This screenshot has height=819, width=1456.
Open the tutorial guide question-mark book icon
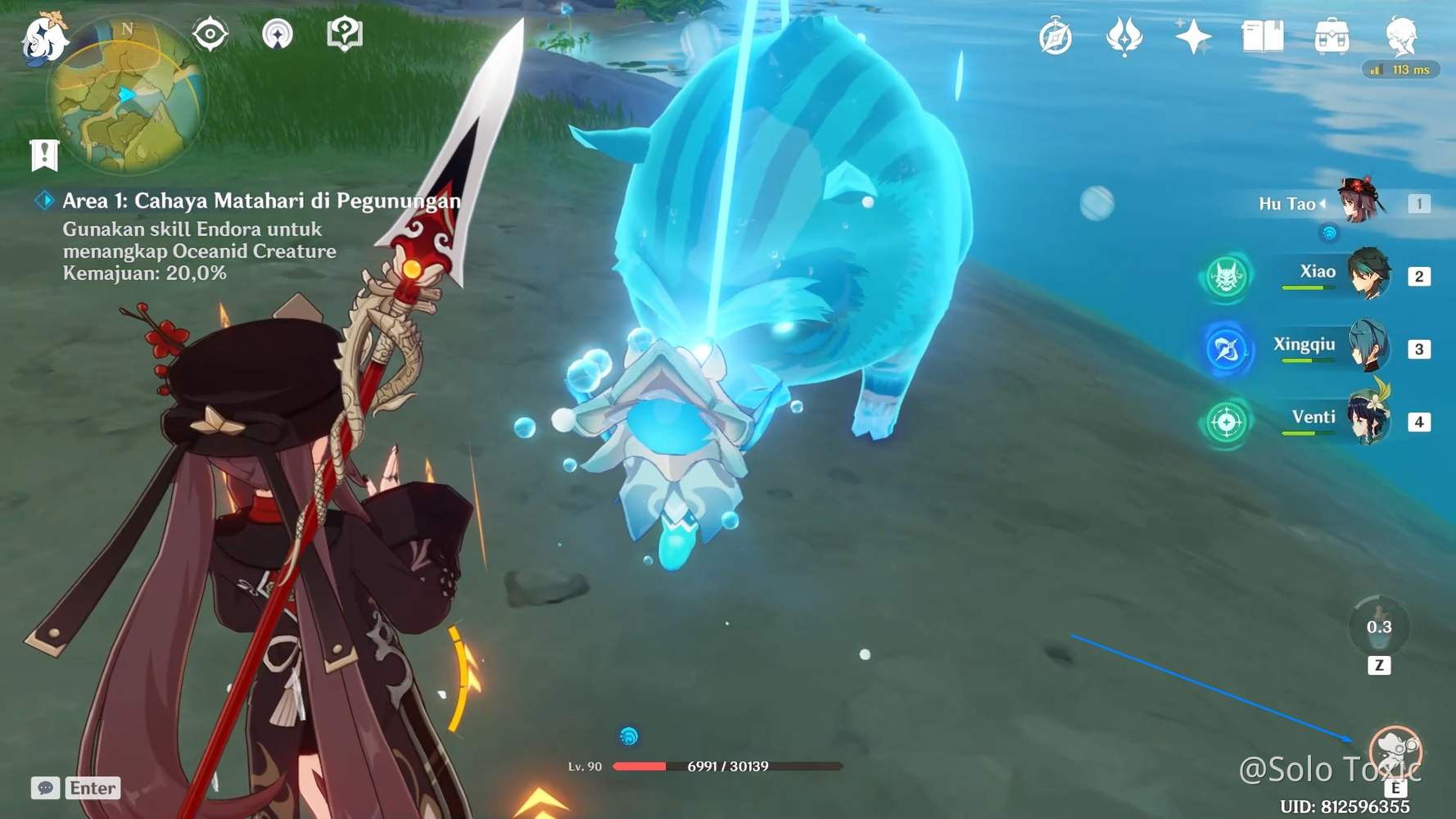tap(346, 35)
